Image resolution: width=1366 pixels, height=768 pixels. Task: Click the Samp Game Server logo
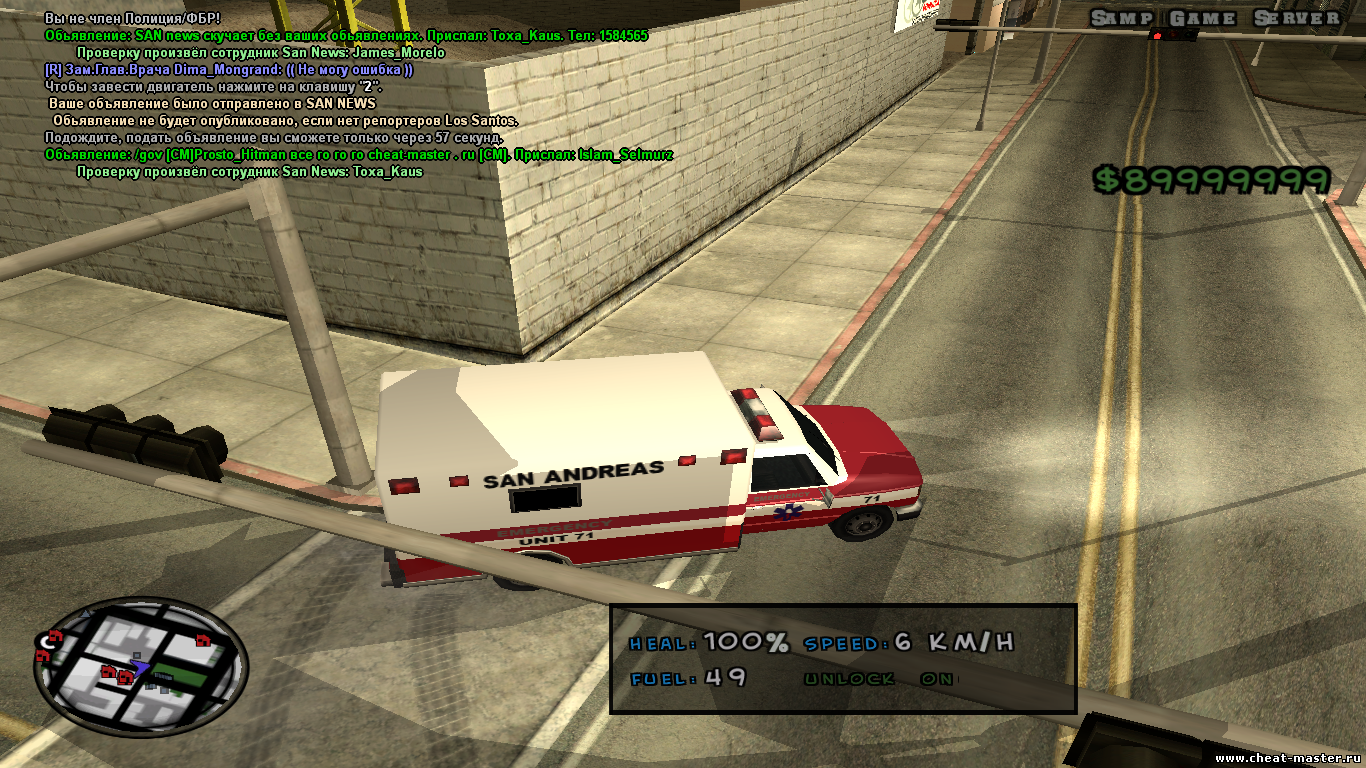point(1214,18)
